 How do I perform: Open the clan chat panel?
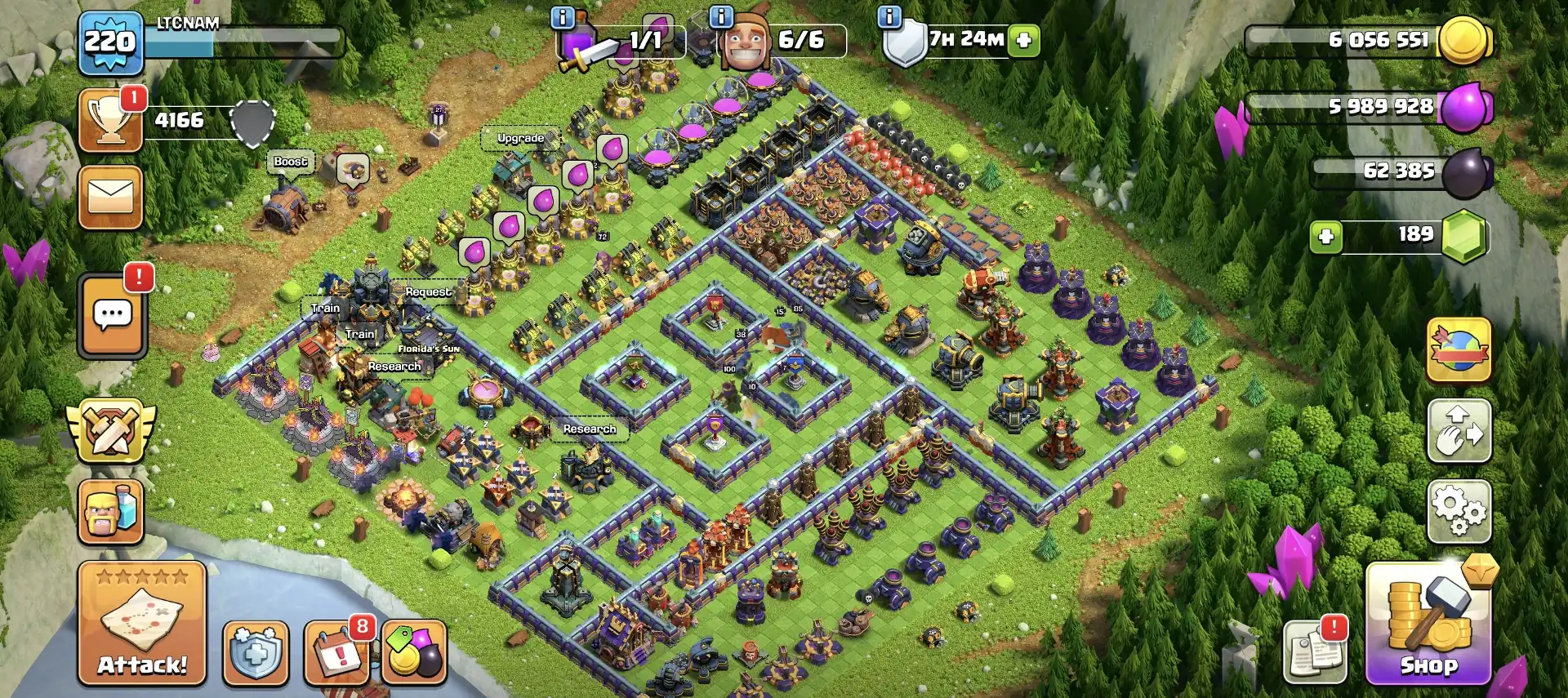tap(112, 316)
